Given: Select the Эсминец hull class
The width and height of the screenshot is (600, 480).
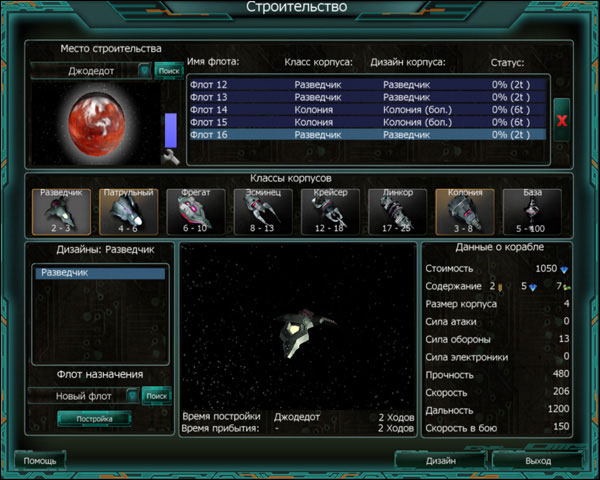Looking at the screenshot, I should pos(262,212).
